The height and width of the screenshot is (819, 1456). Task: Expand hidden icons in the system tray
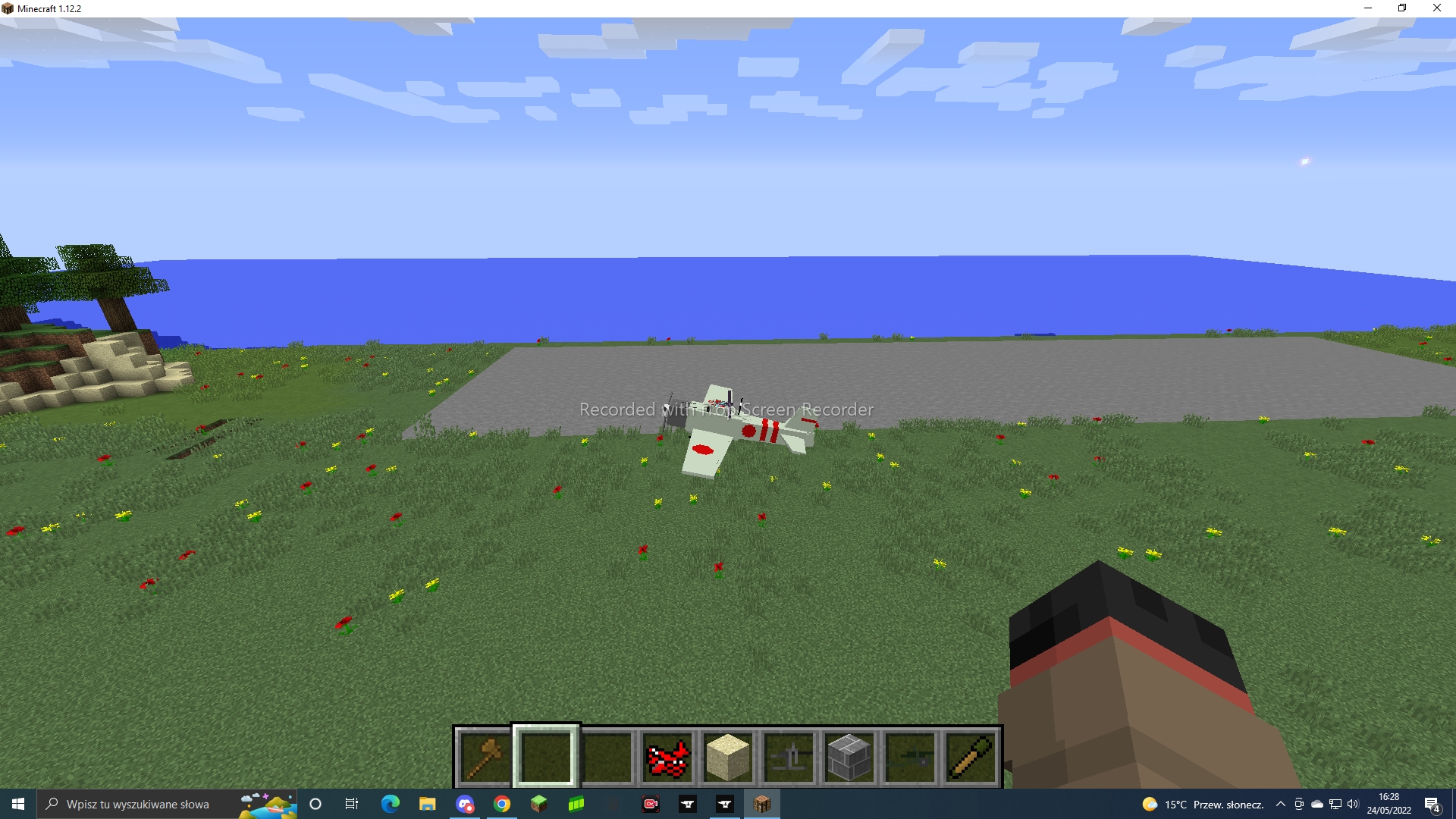click(x=1281, y=805)
